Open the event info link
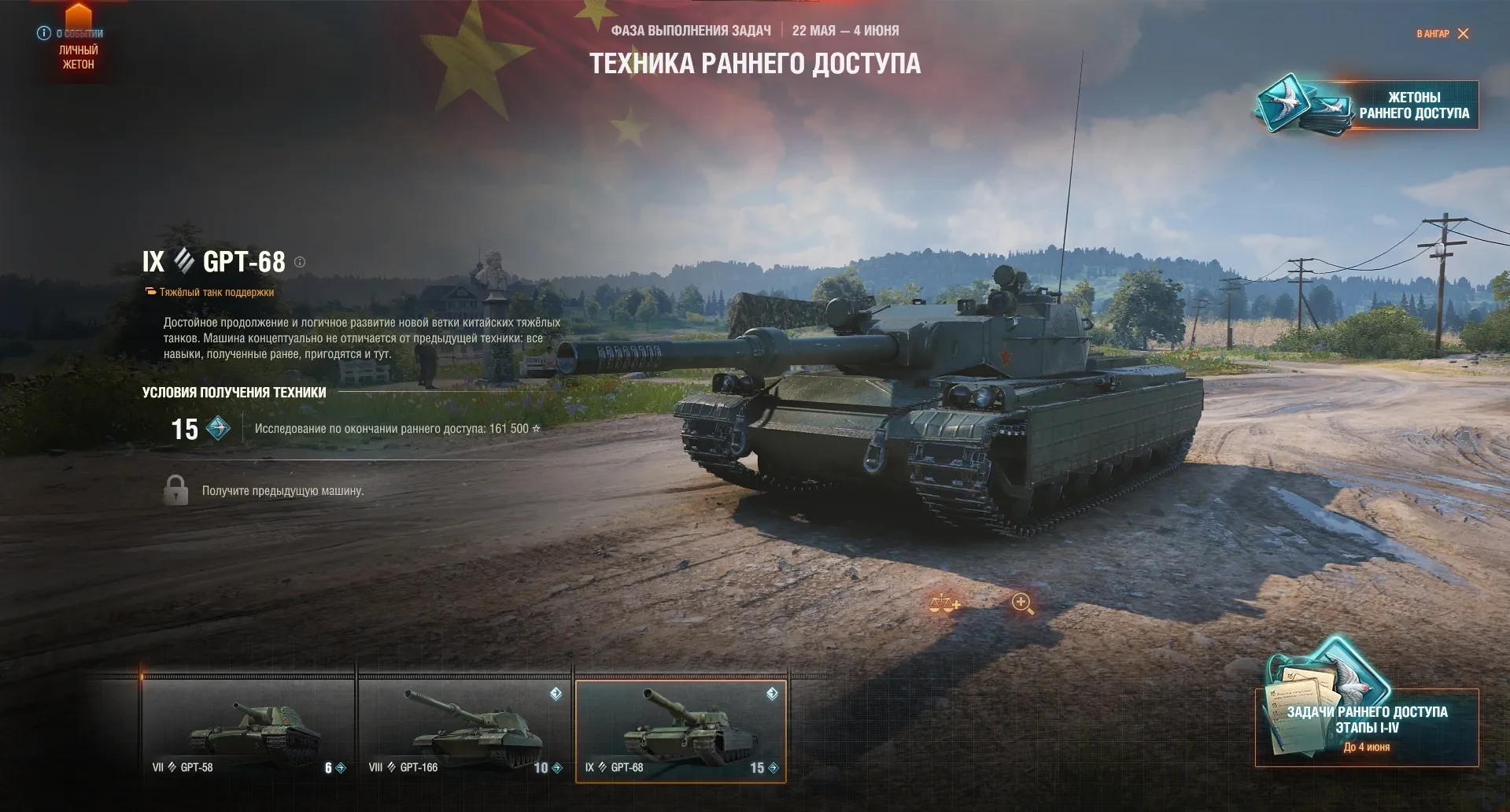This screenshot has width=1510, height=812. [x=70, y=33]
